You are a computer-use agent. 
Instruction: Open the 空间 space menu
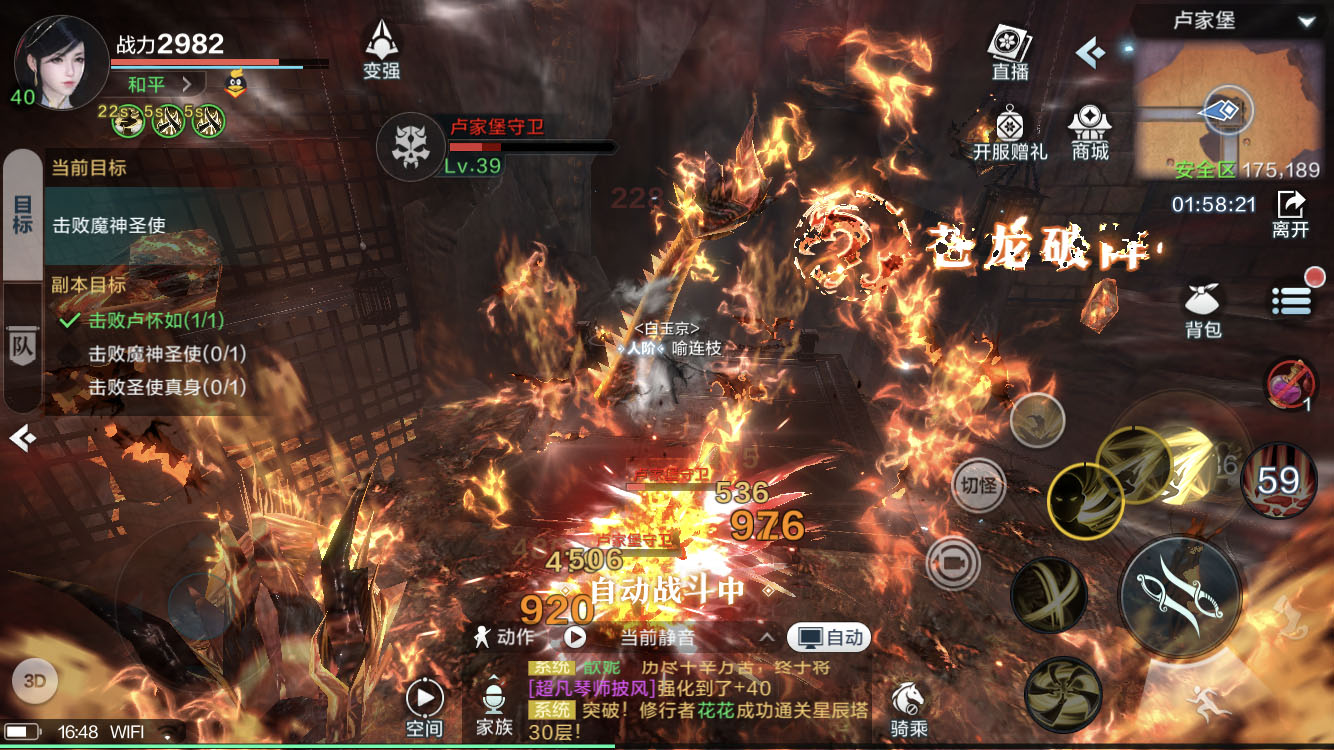point(424,707)
